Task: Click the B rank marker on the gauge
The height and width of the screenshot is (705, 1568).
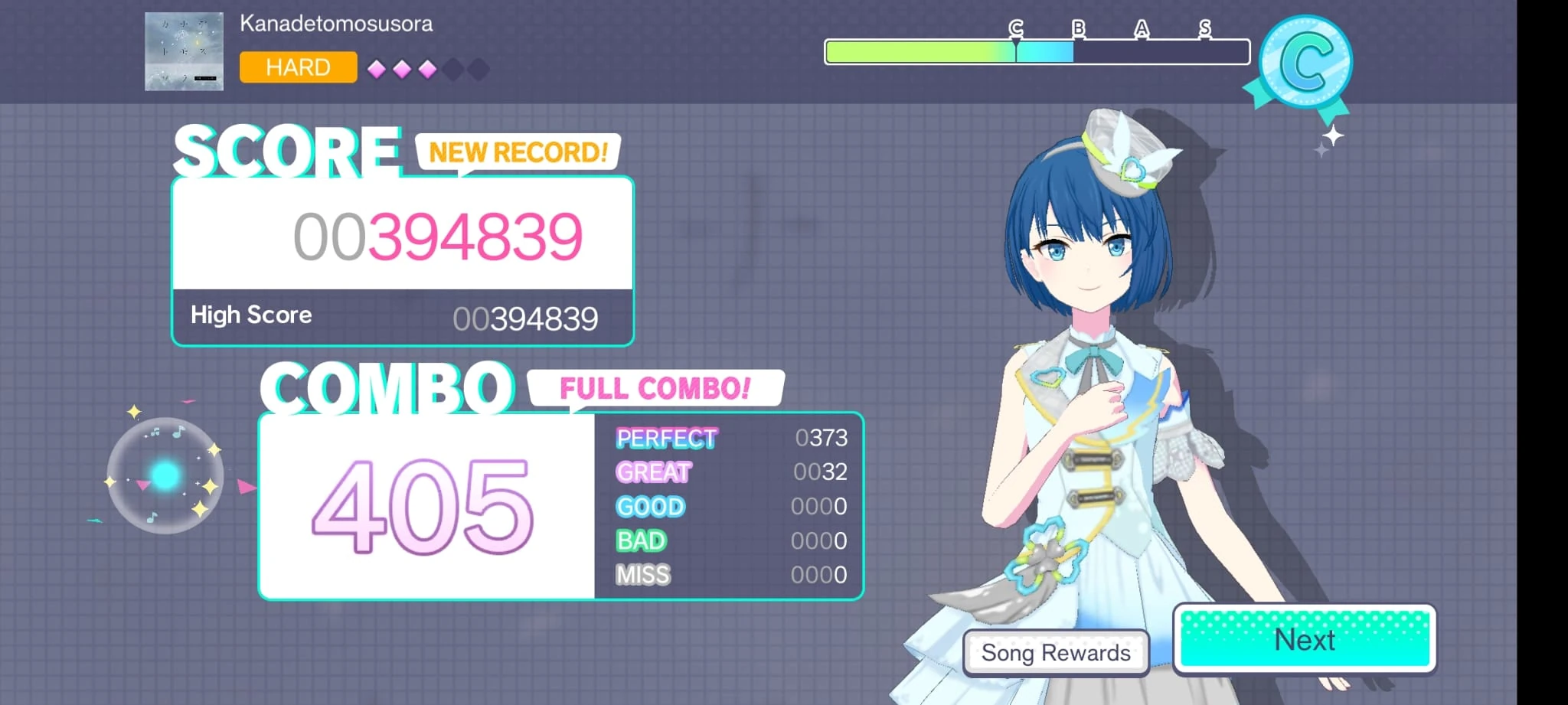Action: pyautogui.click(x=1077, y=29)
